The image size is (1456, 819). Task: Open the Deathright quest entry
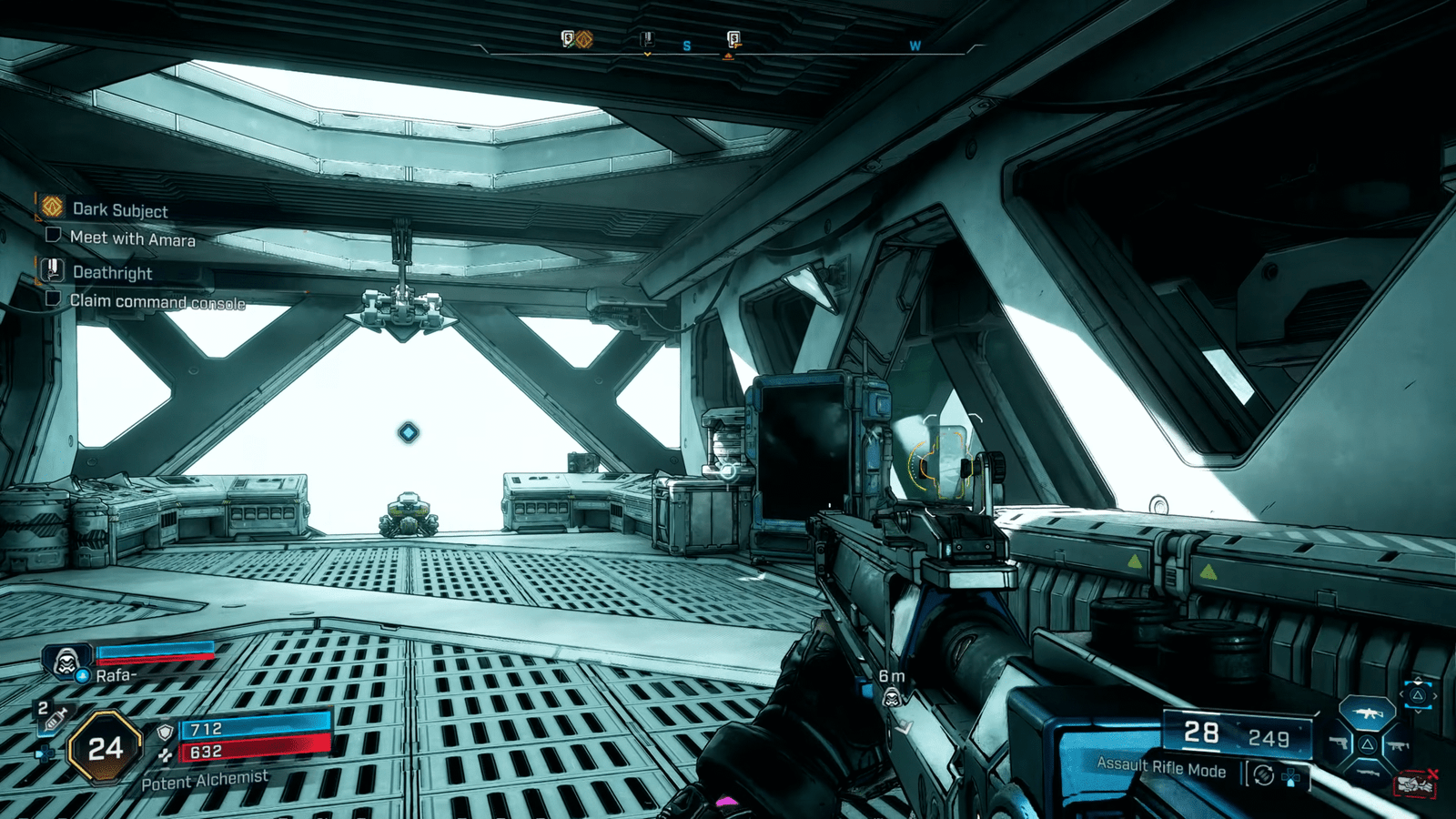112,272
